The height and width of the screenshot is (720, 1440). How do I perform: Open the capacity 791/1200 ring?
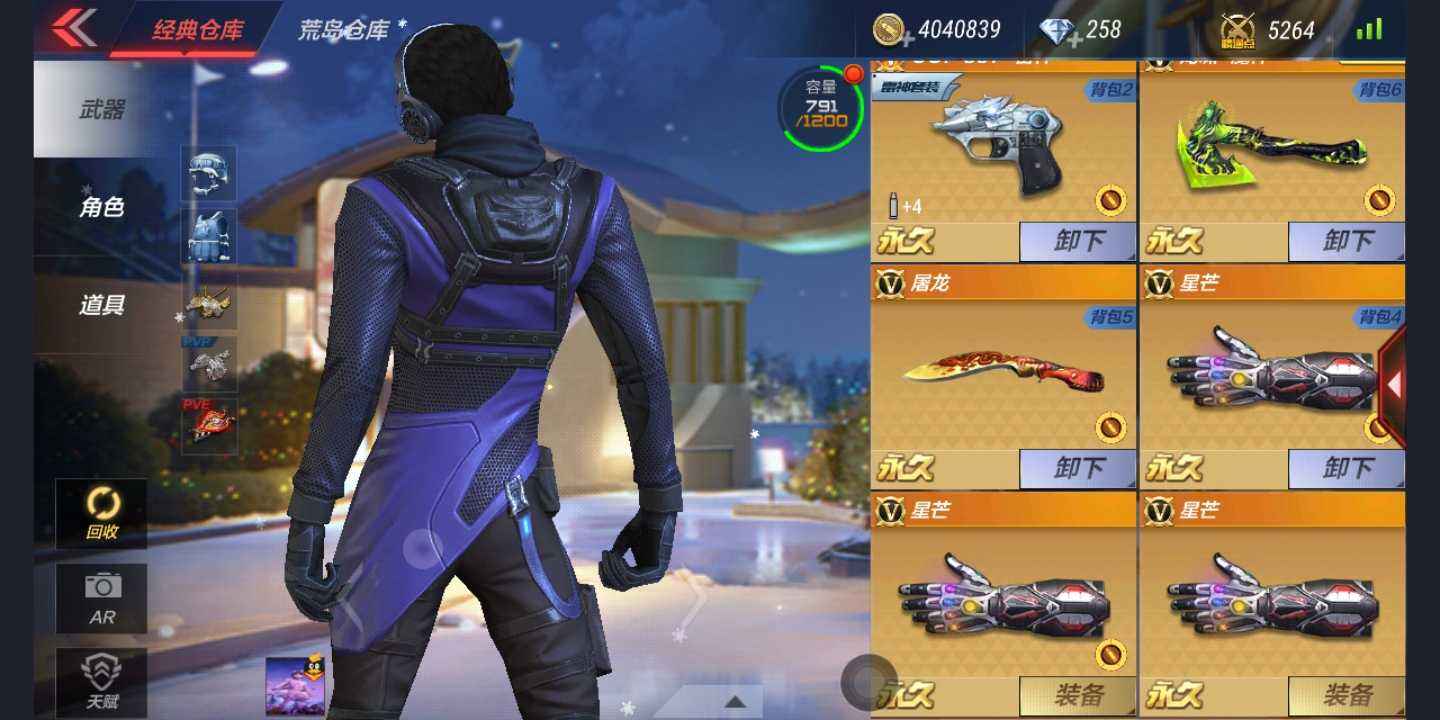tap(821, 108)
